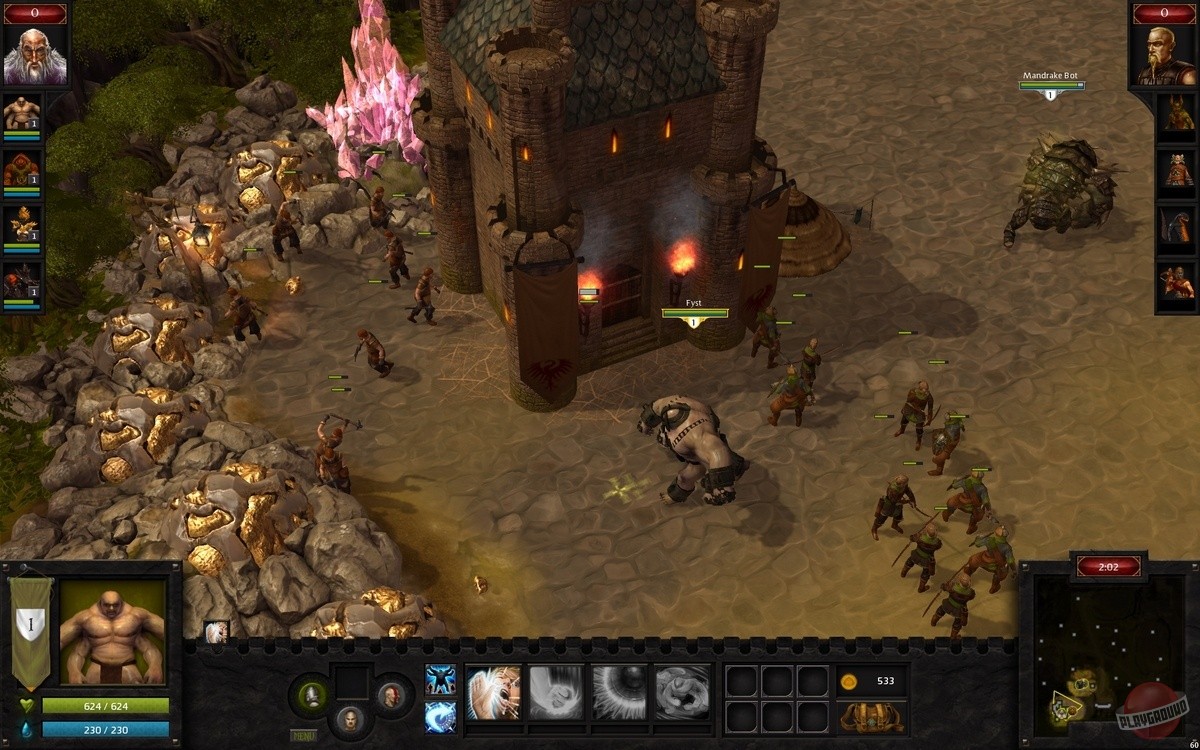Select the dark armored beast ally portrait

coord(21,283)
